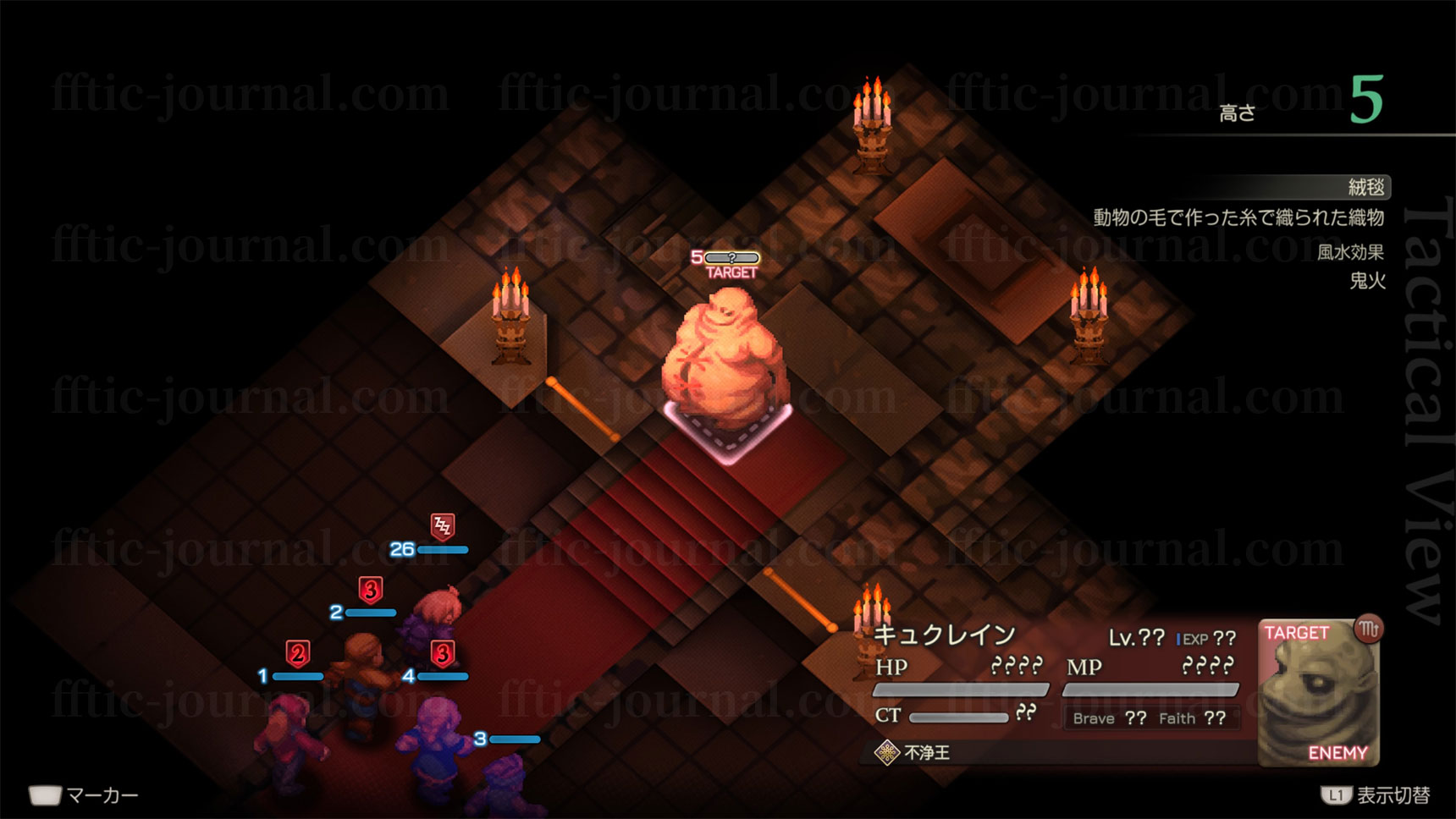Click the Scorpio zodiac icon on the portrait
1456x819 pixels.
(x=1368, y=629)
